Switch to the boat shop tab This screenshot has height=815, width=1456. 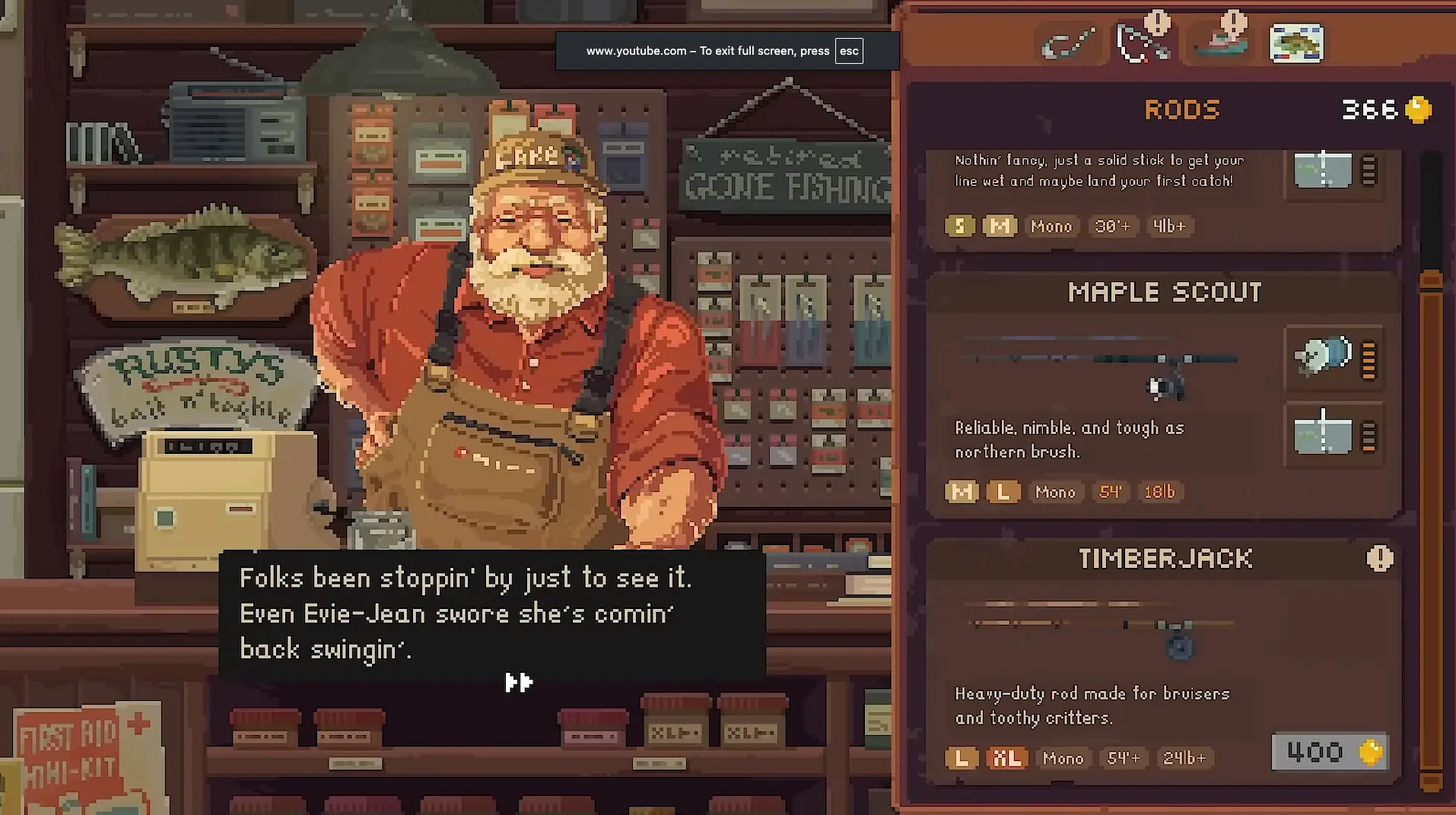[1221, 44]
